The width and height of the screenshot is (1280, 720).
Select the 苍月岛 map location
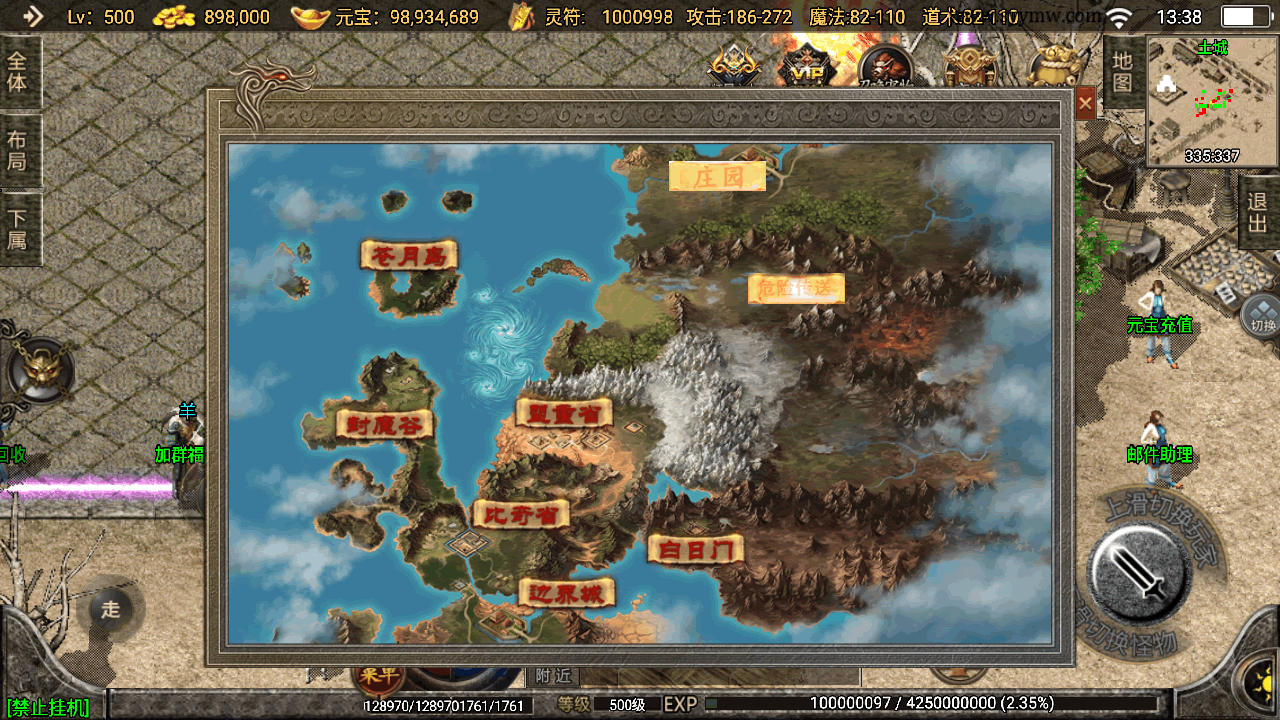(409, 256)
